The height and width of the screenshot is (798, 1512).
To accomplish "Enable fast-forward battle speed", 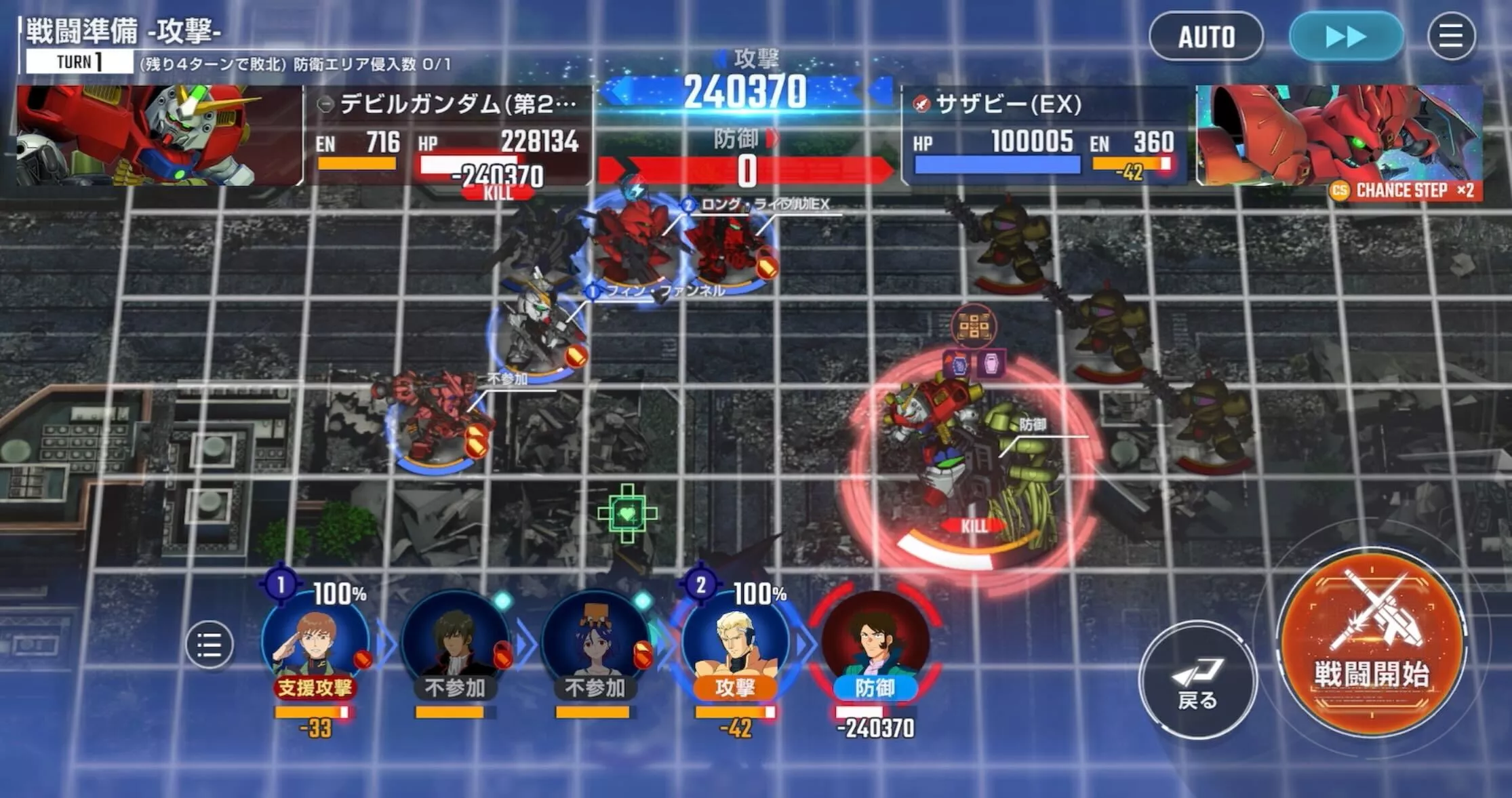I will pos(1345,37).
